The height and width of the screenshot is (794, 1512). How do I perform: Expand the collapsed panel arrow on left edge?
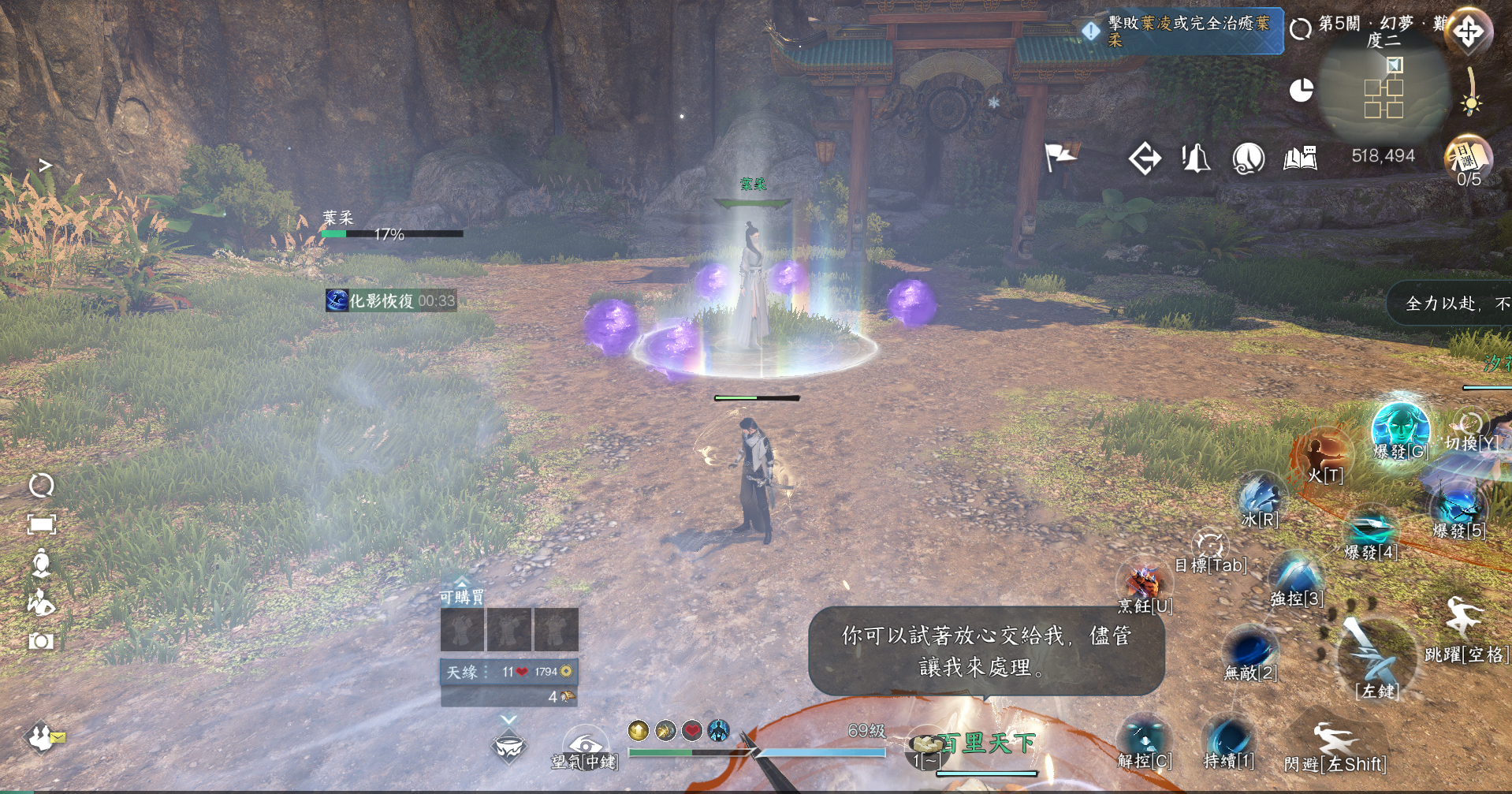[46, 166]
